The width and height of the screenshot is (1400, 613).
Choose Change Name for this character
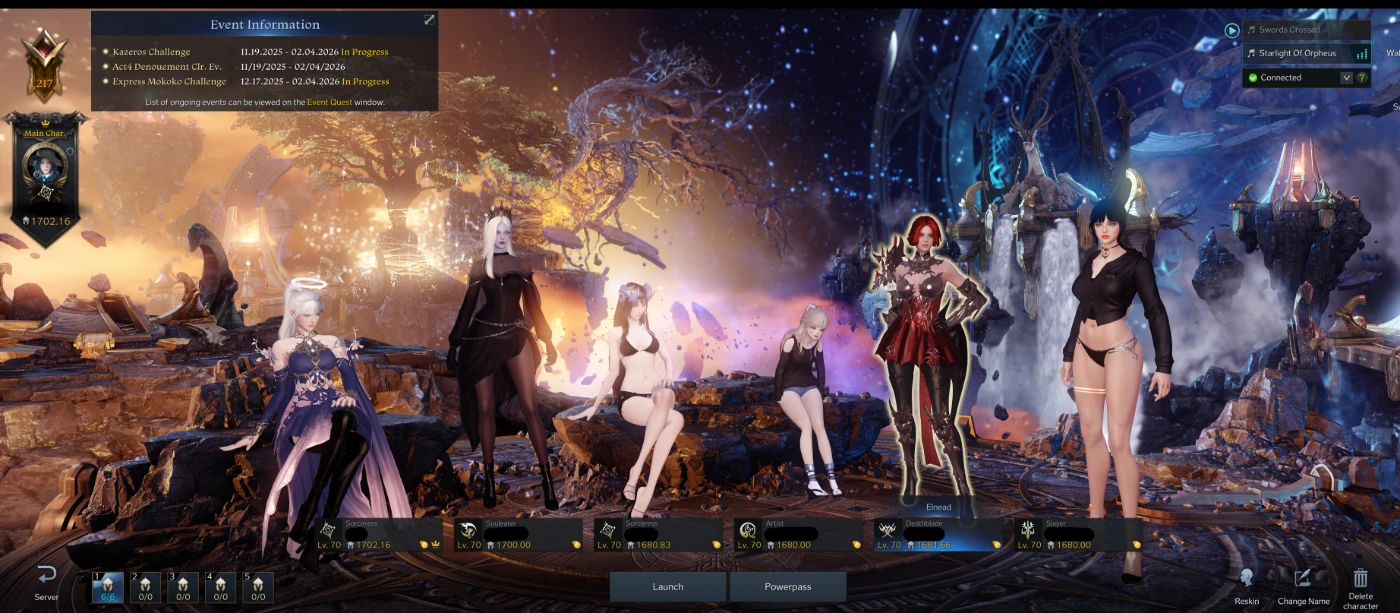[x=1303, y=585]
